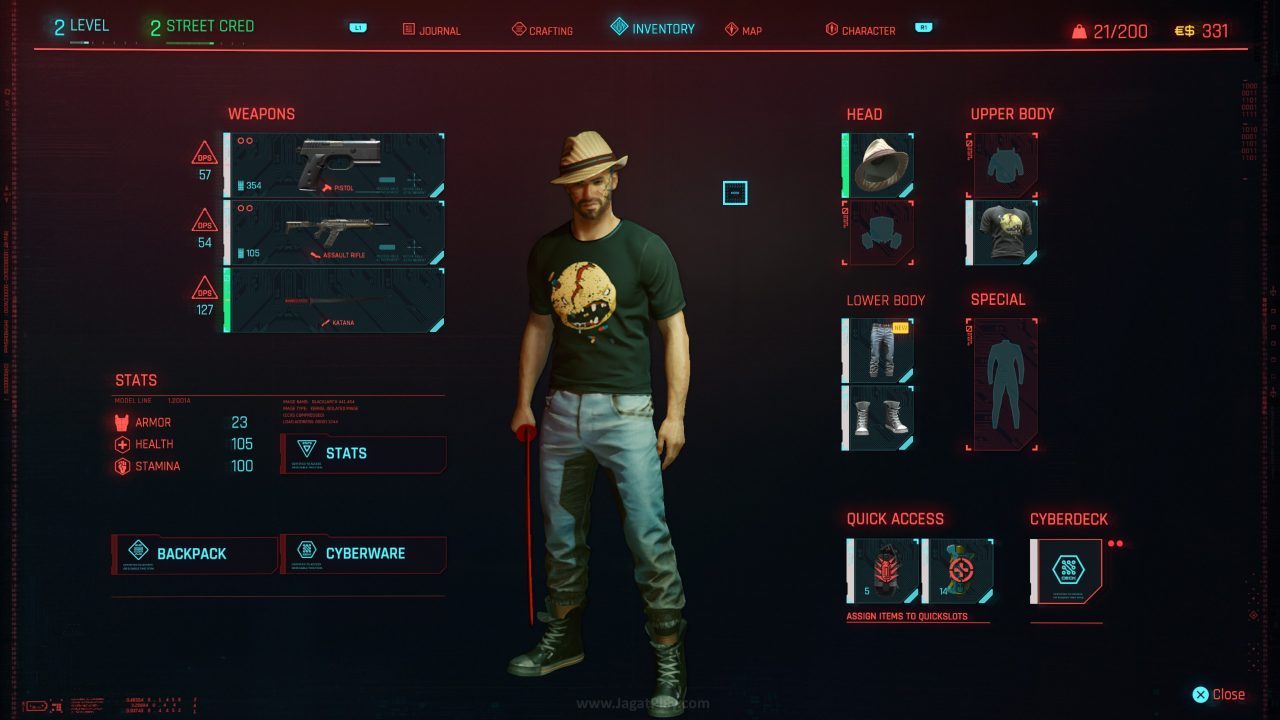Open the Backpack
The height and width of the screenshot is (720, 1280).
(x=194, y=554)
